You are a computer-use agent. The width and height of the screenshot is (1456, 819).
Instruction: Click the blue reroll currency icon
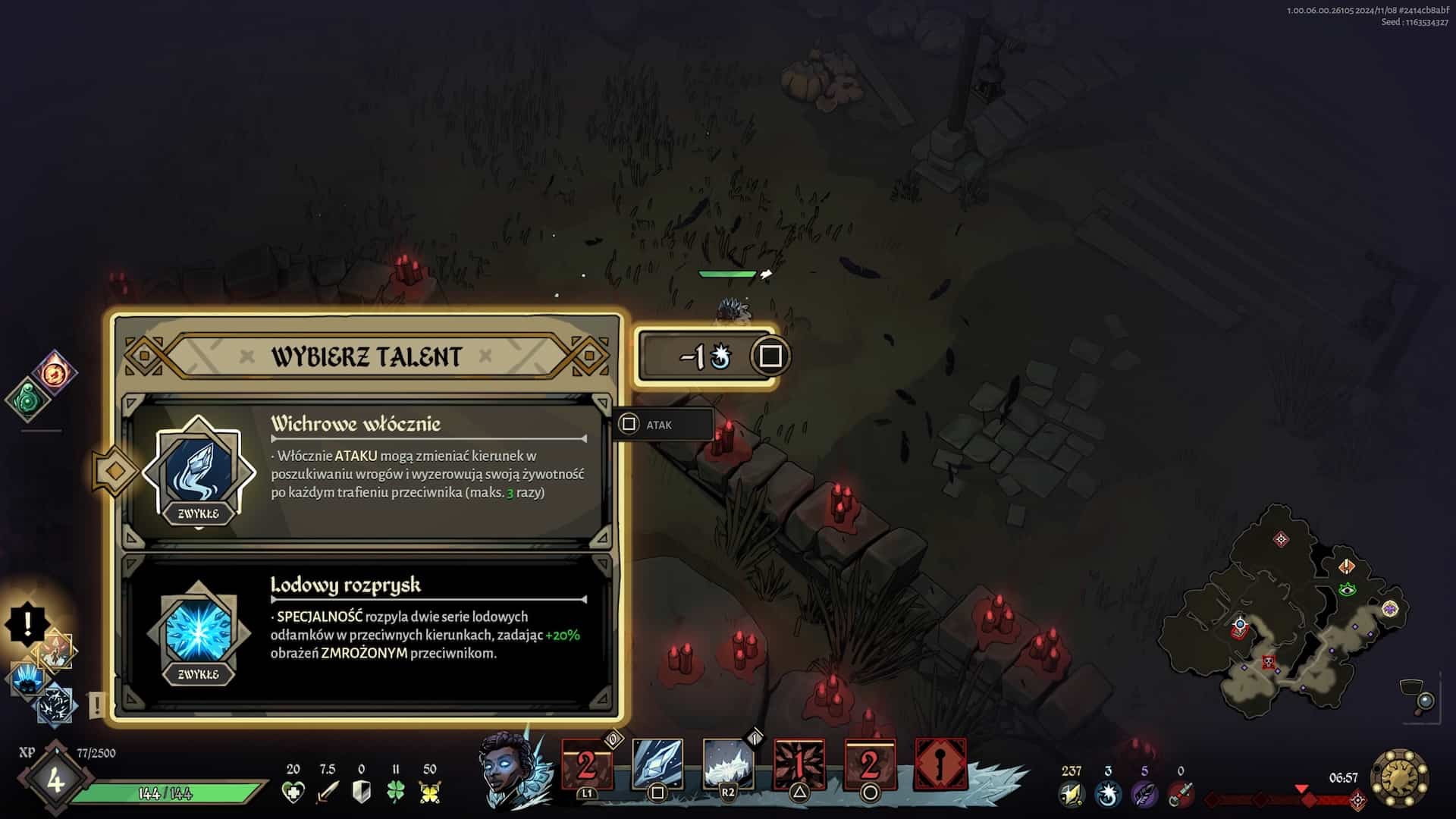point(1108,794)
